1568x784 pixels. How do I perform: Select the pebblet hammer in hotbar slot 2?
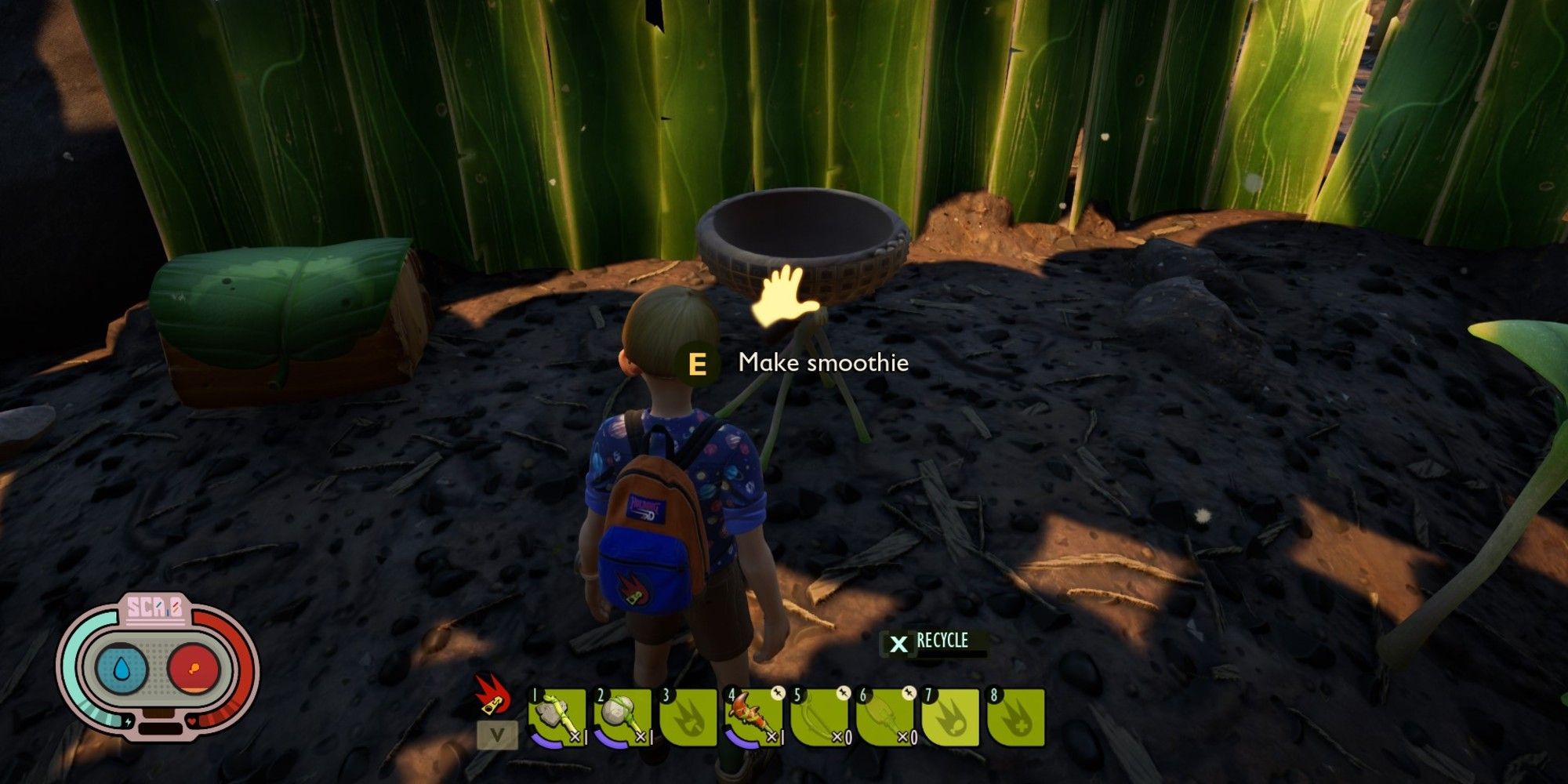point(623,717)
